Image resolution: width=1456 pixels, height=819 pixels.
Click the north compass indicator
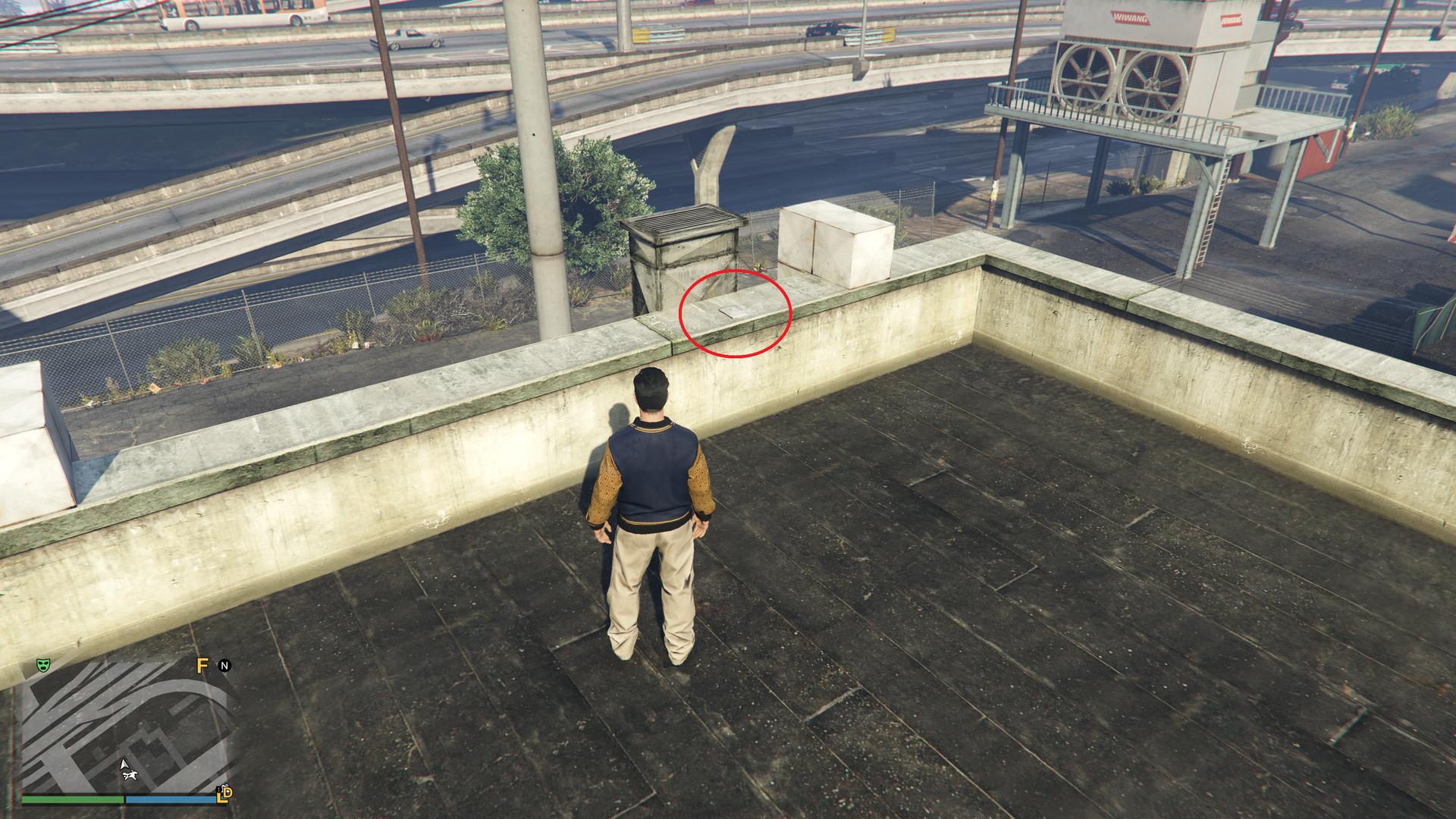pyautogui.click(x=224, y=666)
